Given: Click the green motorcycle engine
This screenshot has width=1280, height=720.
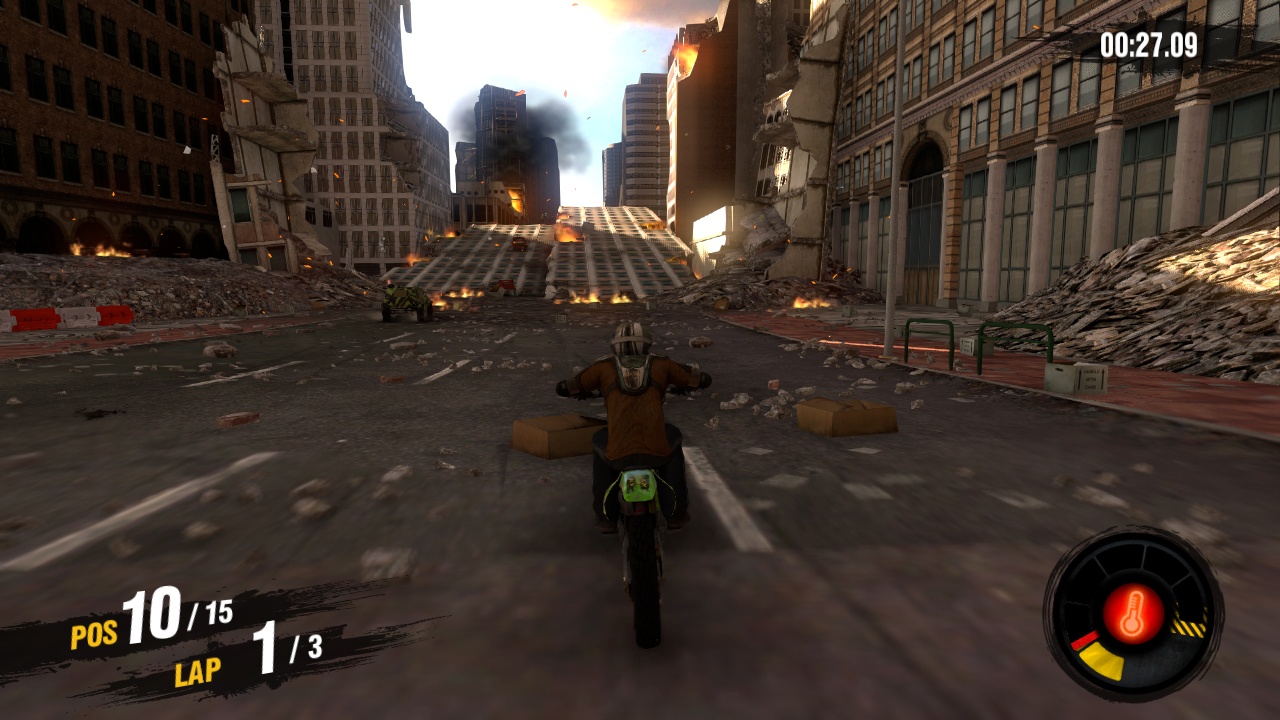Looking at the screenshot, I should (x=635, y=485).
